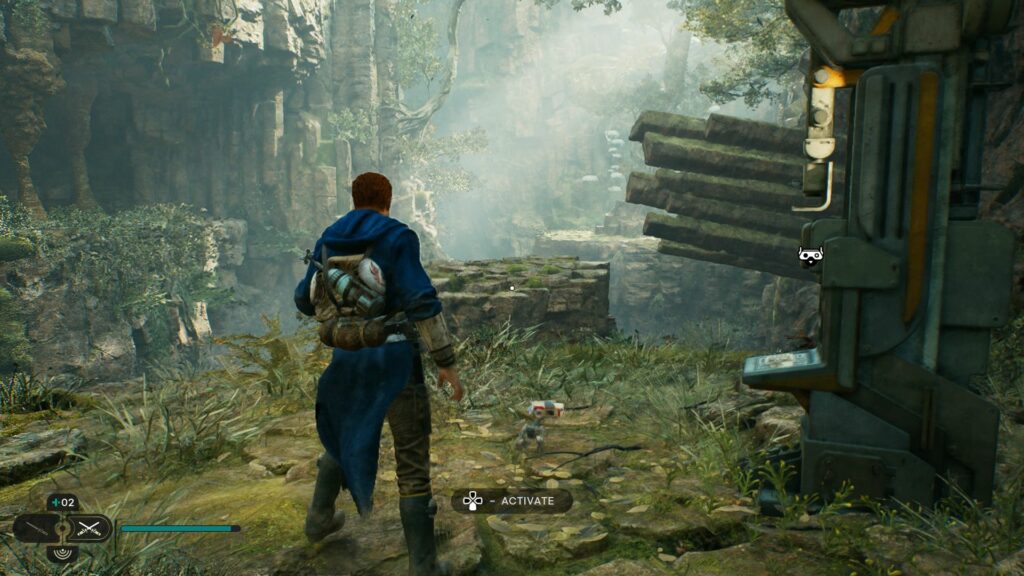Use the stim canister slot showing 02
This screenshot has height=576, width=1024.
coord(62,503)
